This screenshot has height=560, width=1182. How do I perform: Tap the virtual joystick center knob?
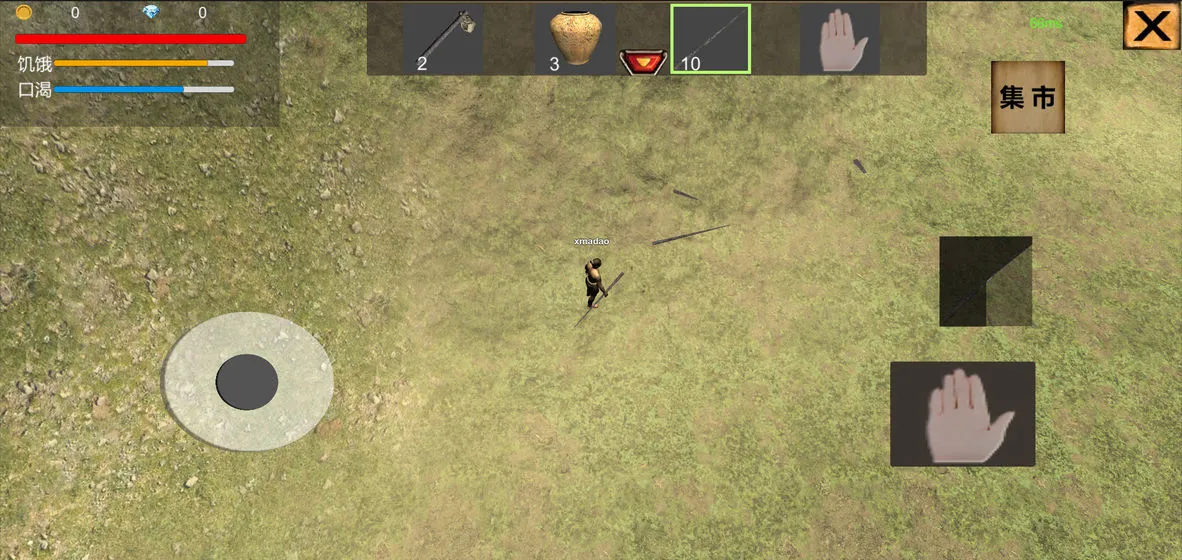click(x=247, y=381)
